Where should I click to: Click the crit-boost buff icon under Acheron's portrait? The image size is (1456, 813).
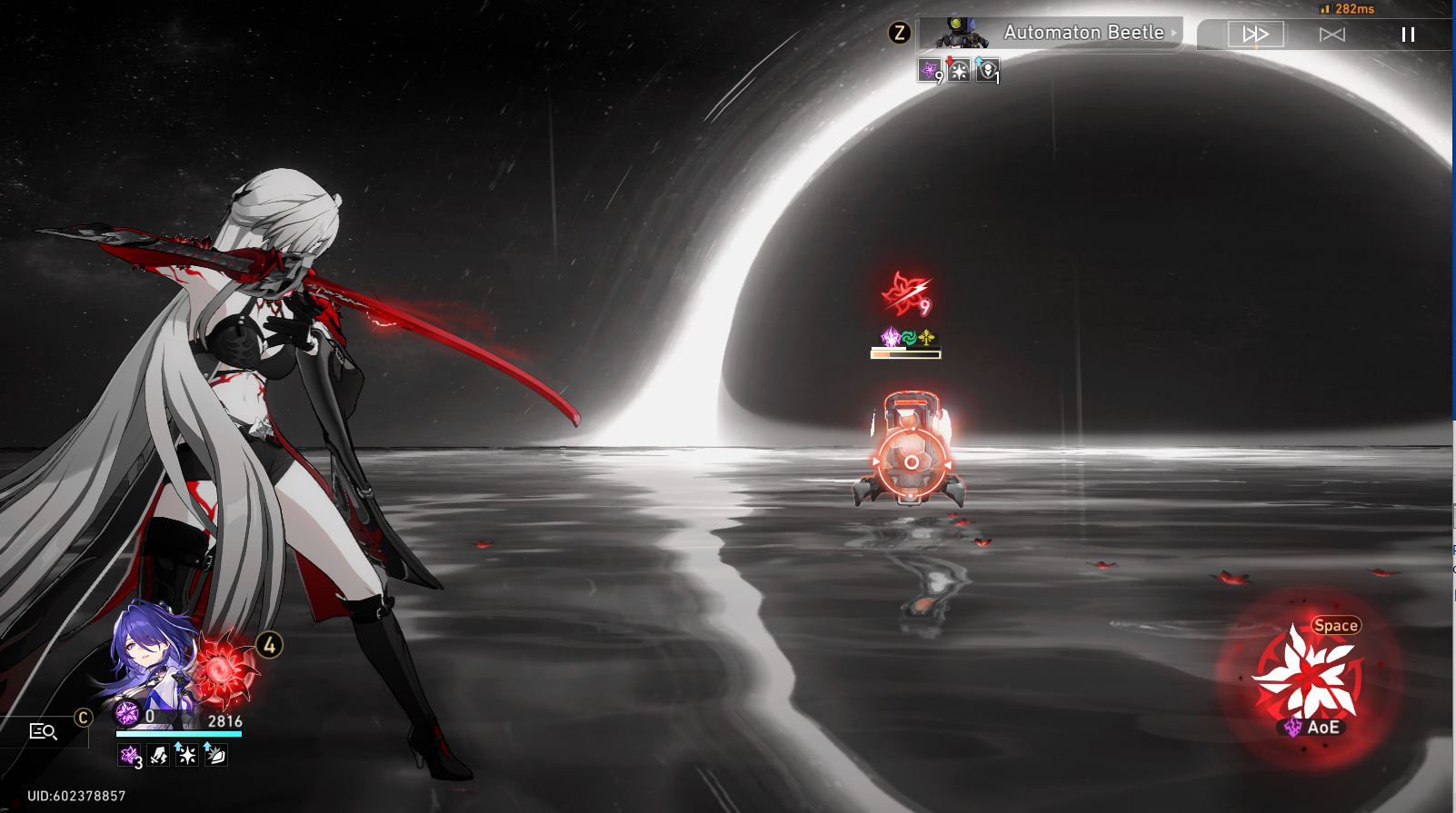coord(186,755)
